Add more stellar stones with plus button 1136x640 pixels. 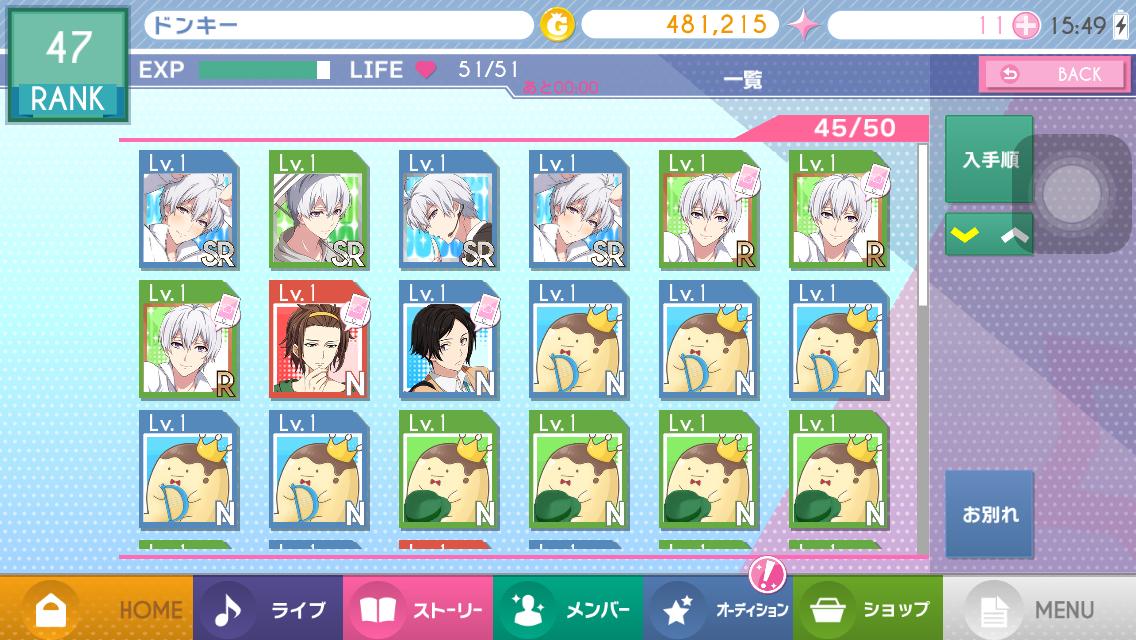pos(1026,26)
